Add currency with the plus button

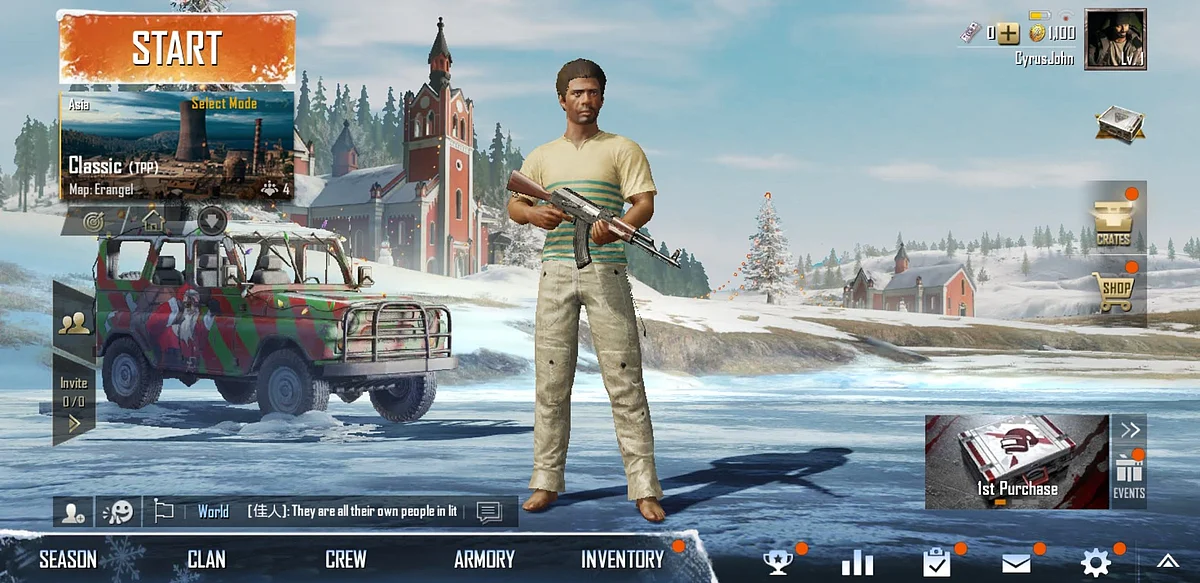click(x=1008, y=33)
